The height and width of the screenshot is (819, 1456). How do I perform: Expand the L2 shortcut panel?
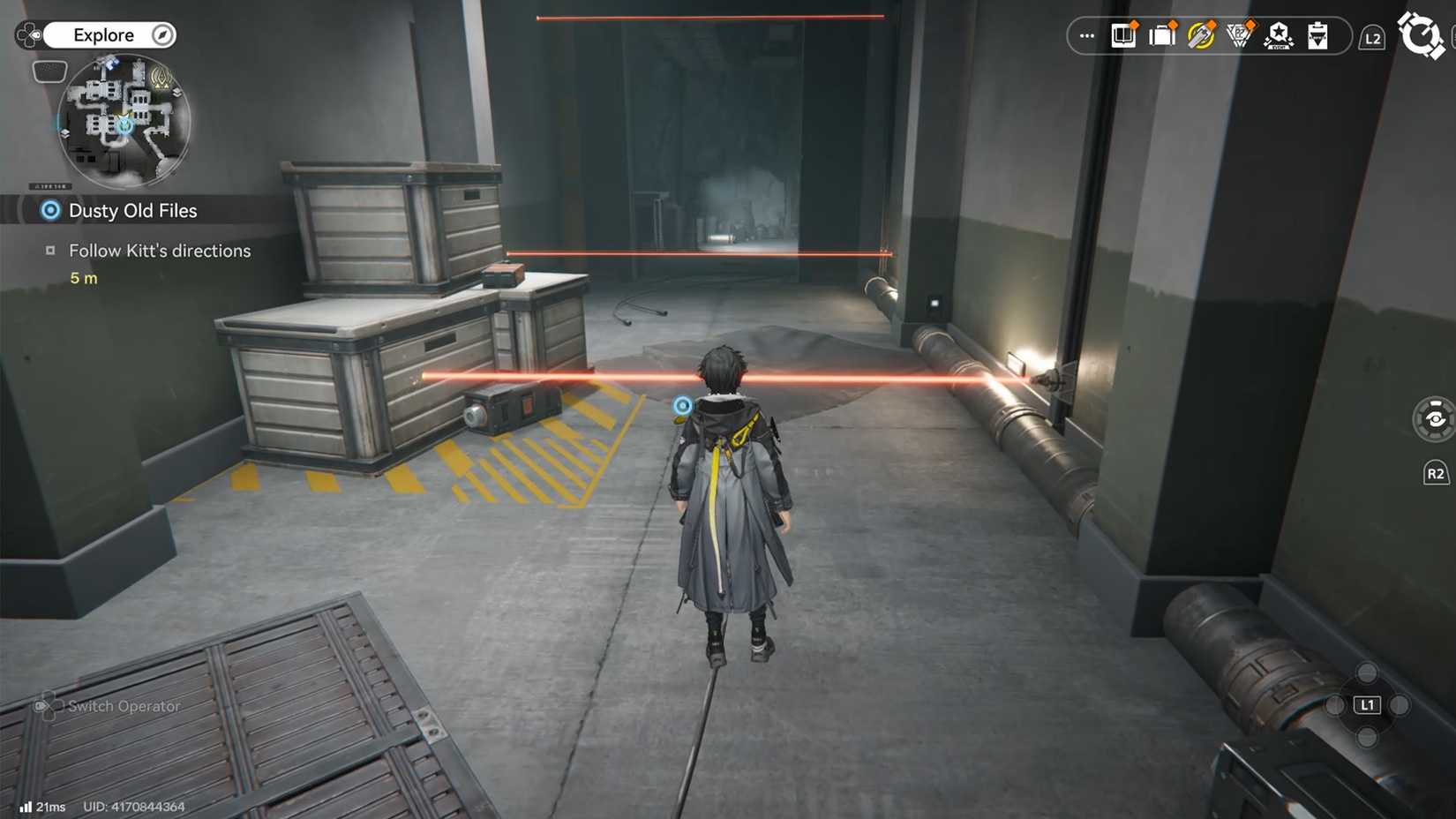coord(1373,38)
